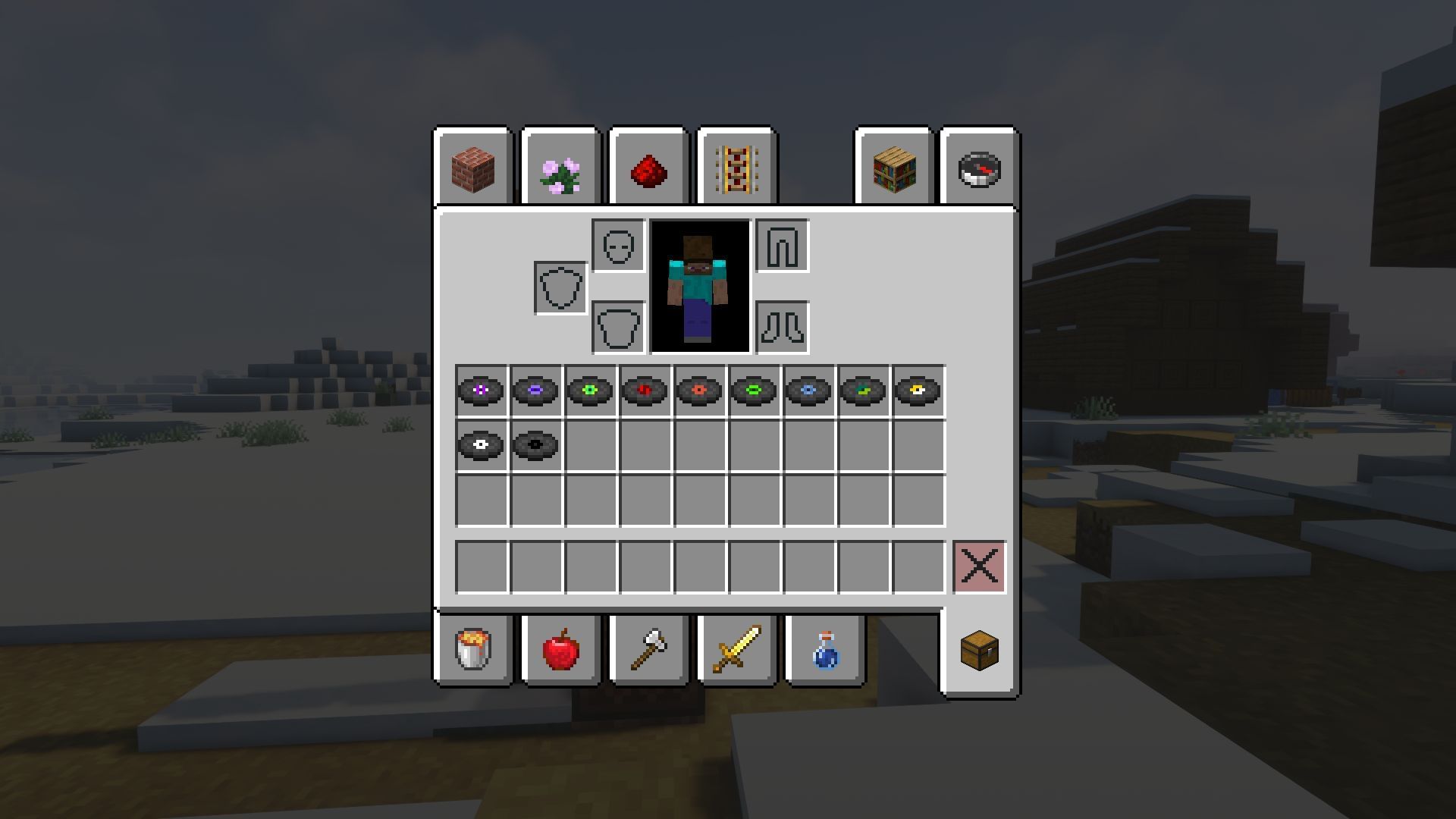Screen dimensions: 1456x819
Task: Open the Redstone dust tab
Action: click(x=648, y=168)
